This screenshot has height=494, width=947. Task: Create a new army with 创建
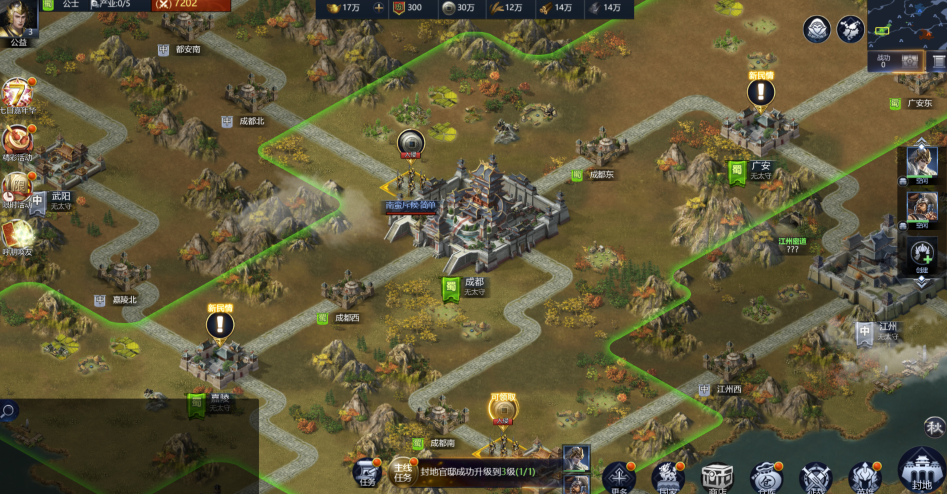point(921,253)
